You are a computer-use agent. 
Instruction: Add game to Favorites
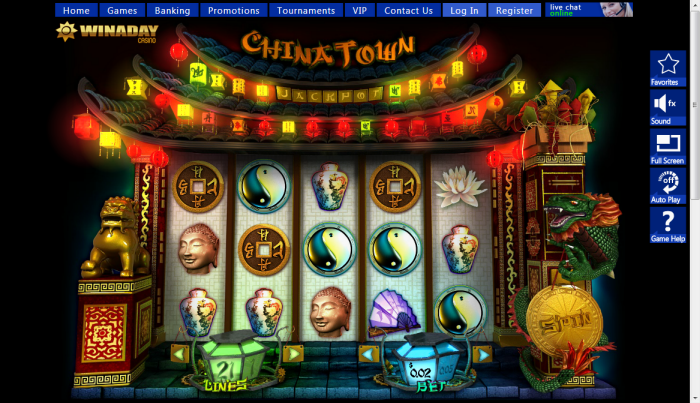(667, 69)
